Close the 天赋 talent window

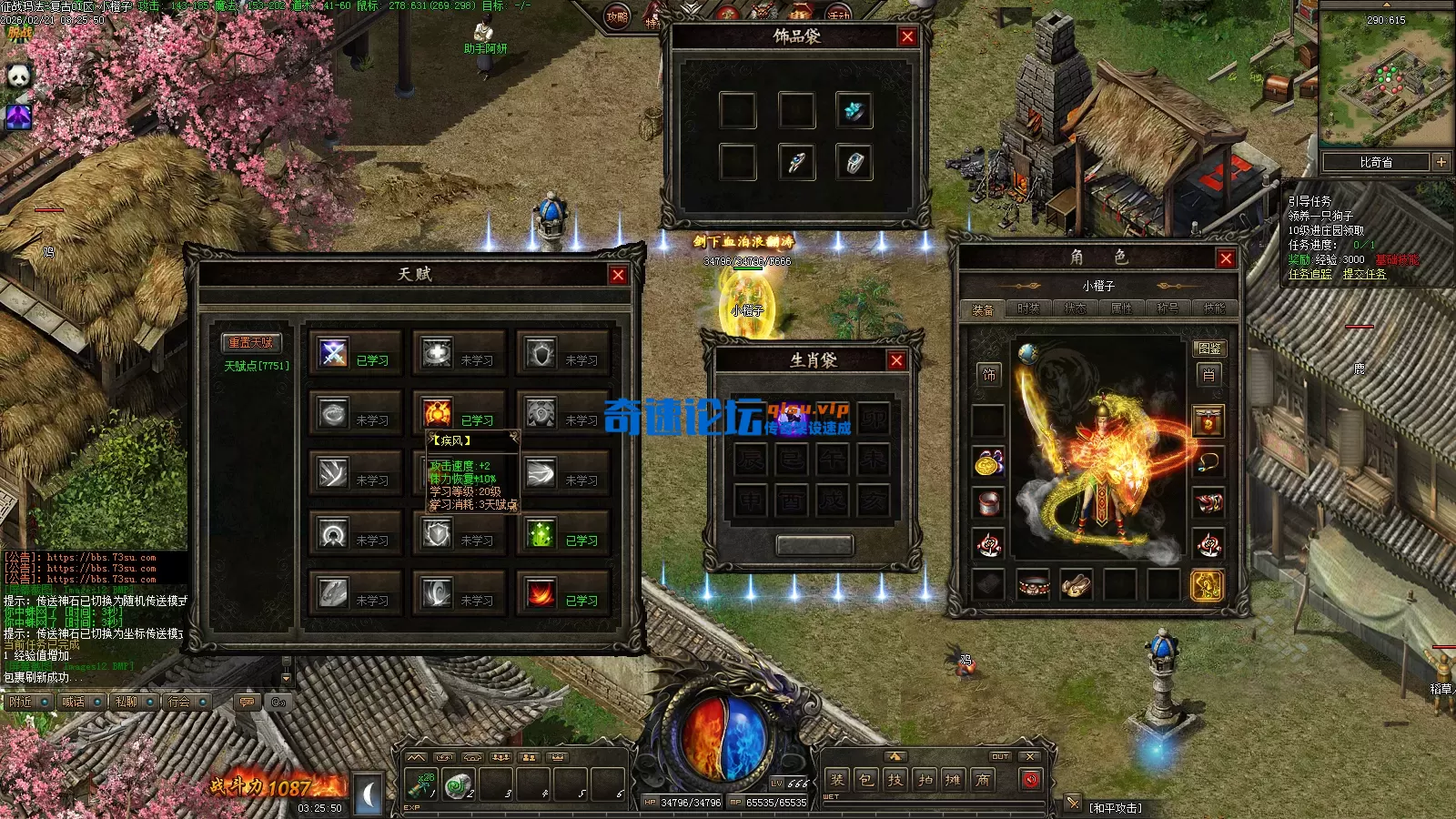click(618, 275)
